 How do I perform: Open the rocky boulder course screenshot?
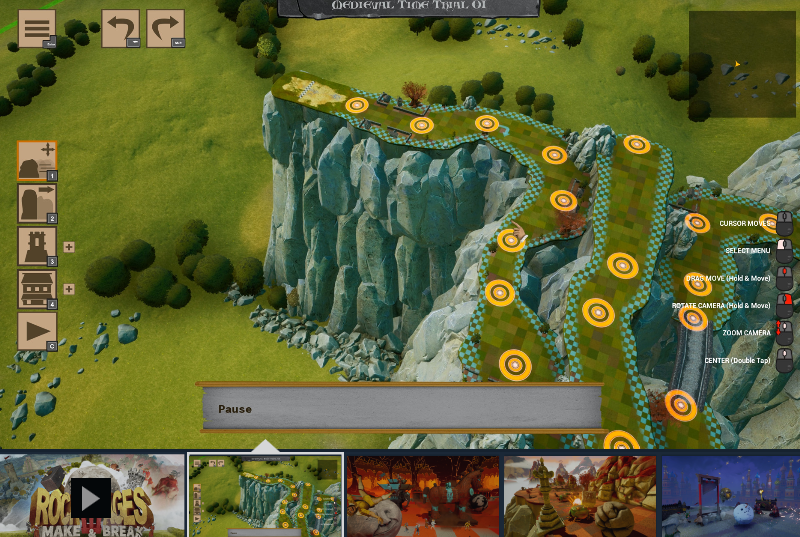[x=580, y=496]
